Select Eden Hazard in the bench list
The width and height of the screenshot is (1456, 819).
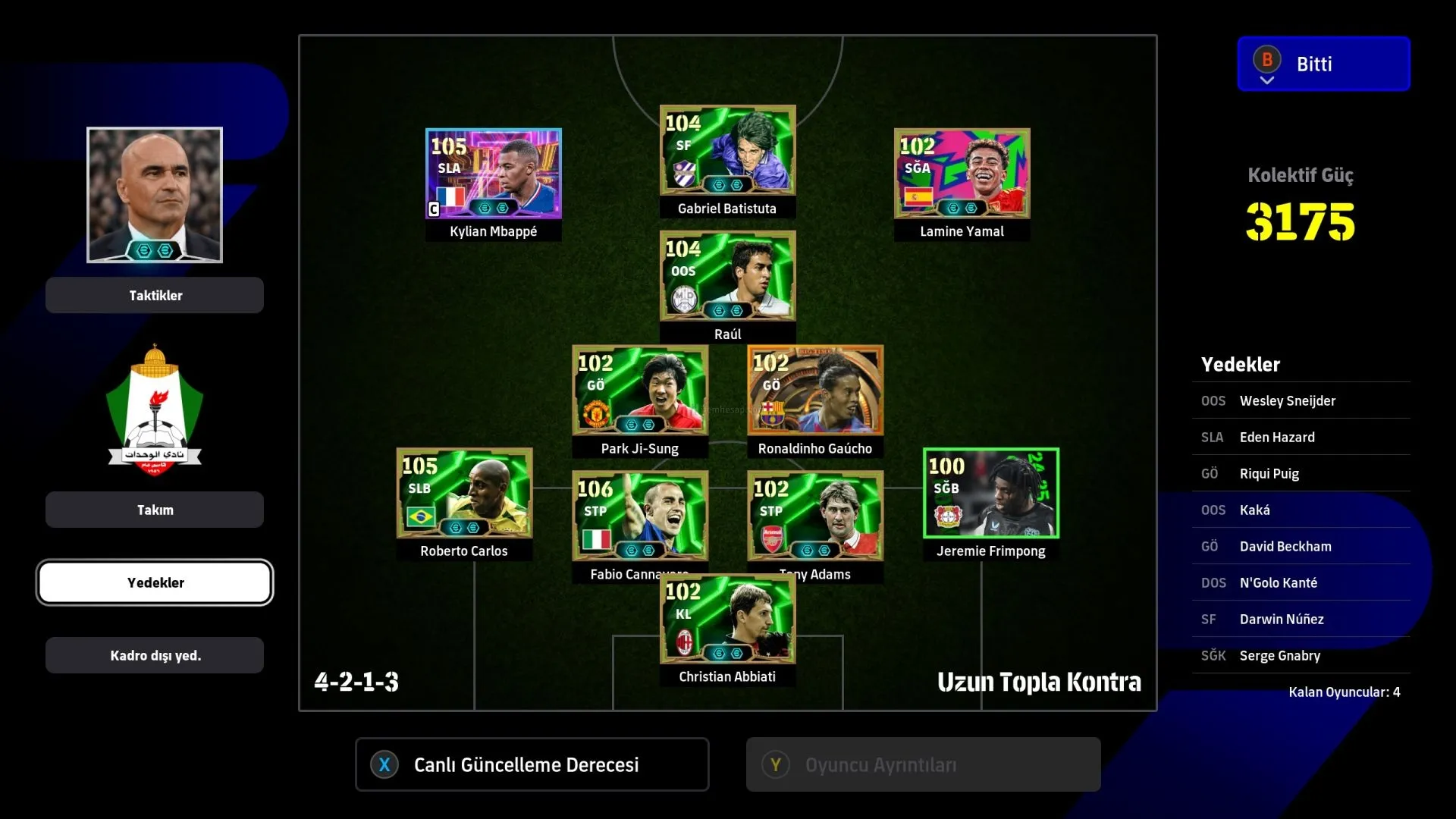coord(1301,437)
